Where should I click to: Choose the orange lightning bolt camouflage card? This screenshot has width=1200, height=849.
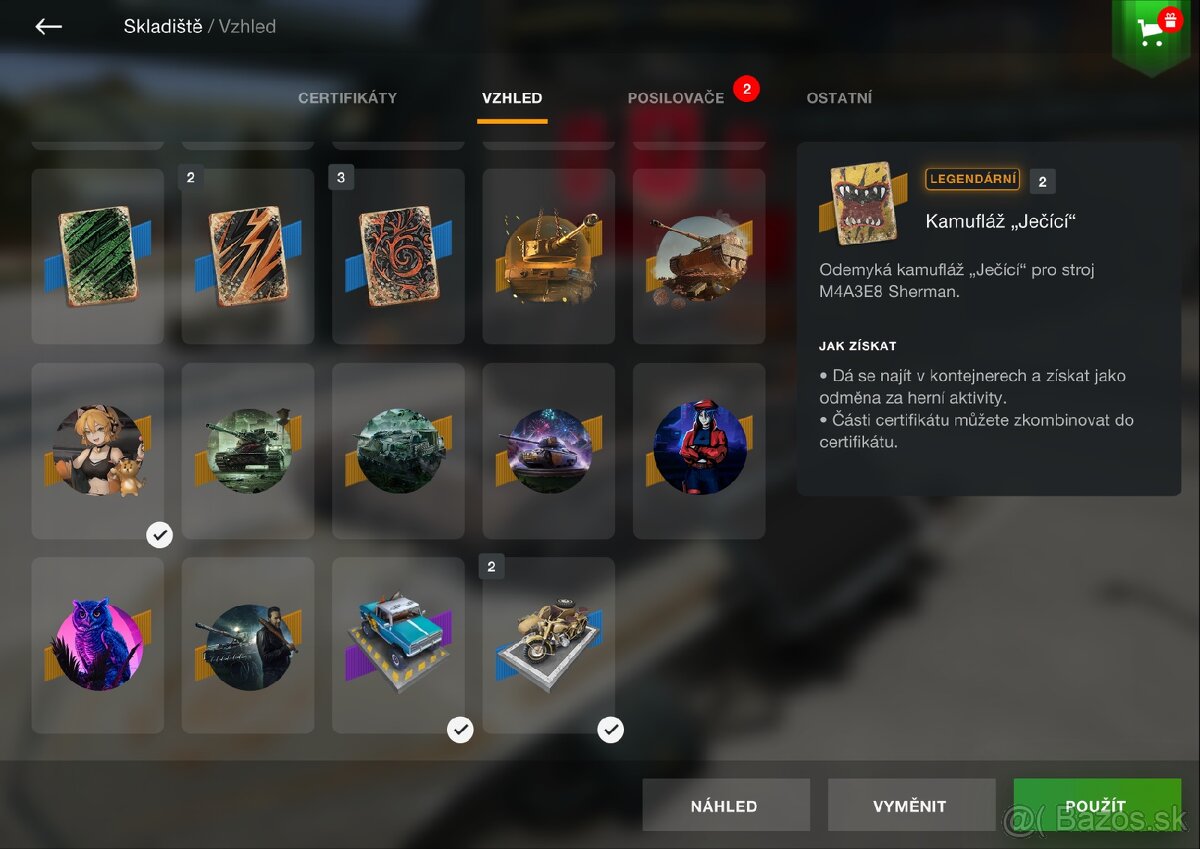[x=248, y=256]
